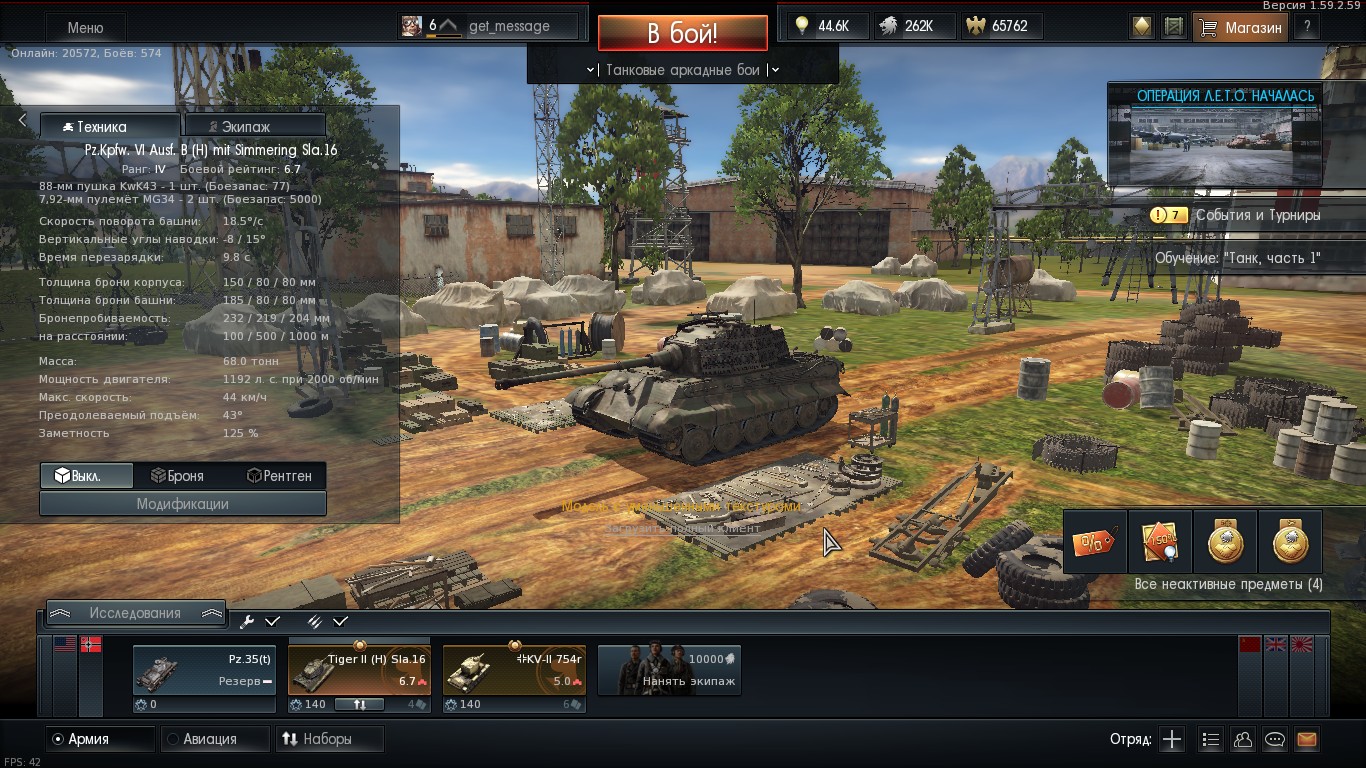The image size is (1366, 768).
Task: Start battle with В бой! button
Action: click(x=682, y=33)
